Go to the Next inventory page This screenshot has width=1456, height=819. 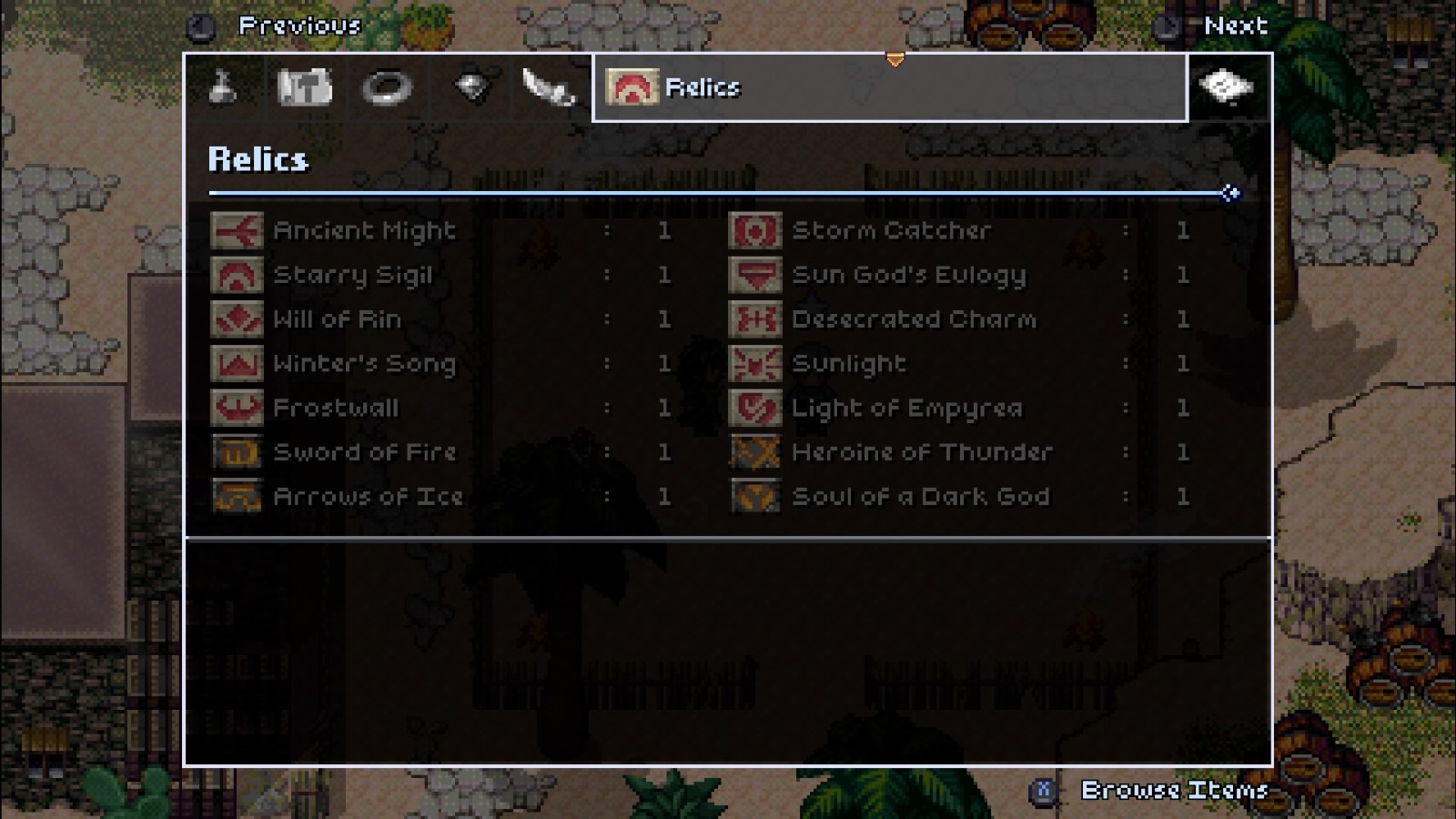click(1239, 26)
